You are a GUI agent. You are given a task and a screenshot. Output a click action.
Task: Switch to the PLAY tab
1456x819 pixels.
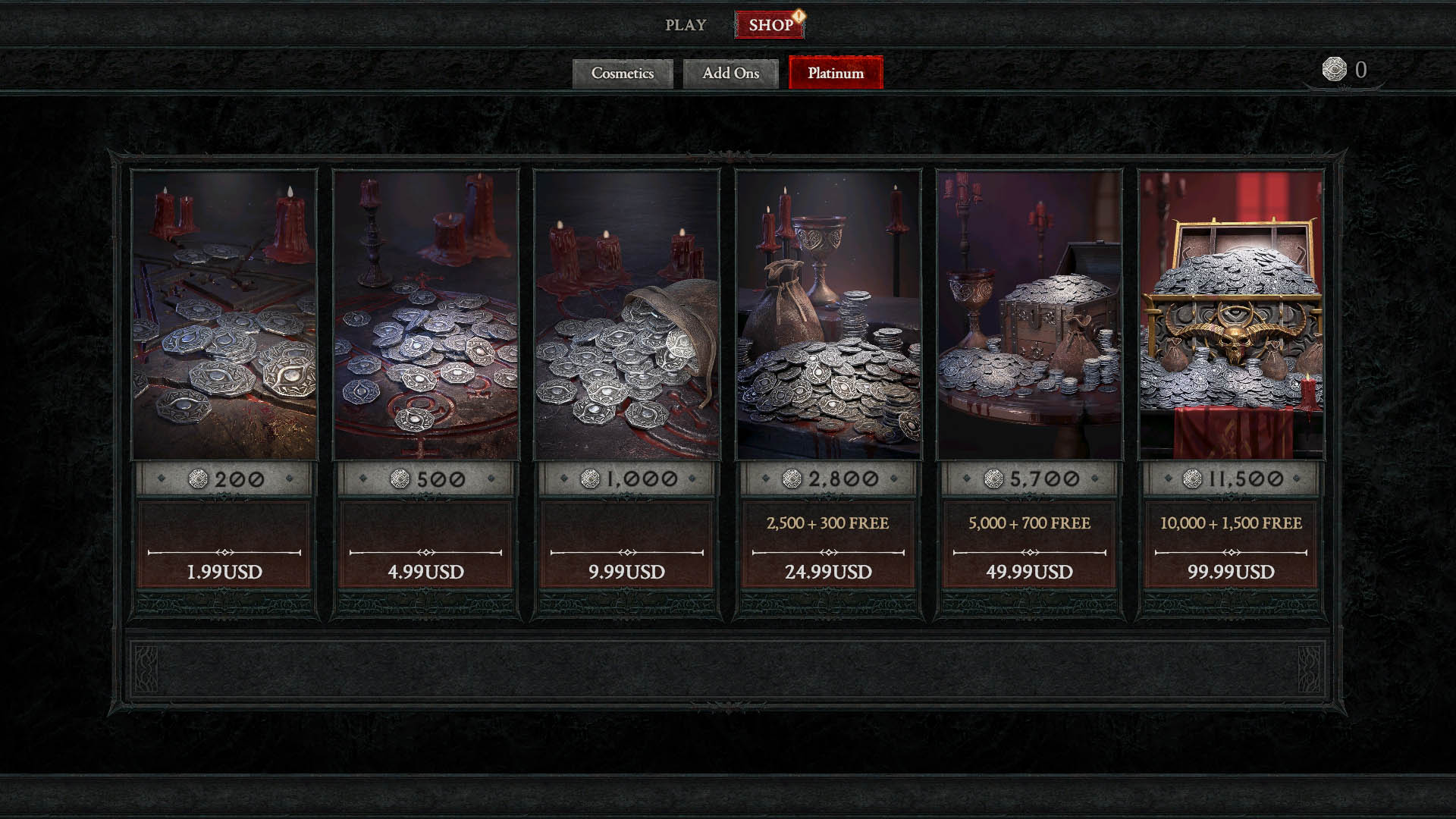685,24
